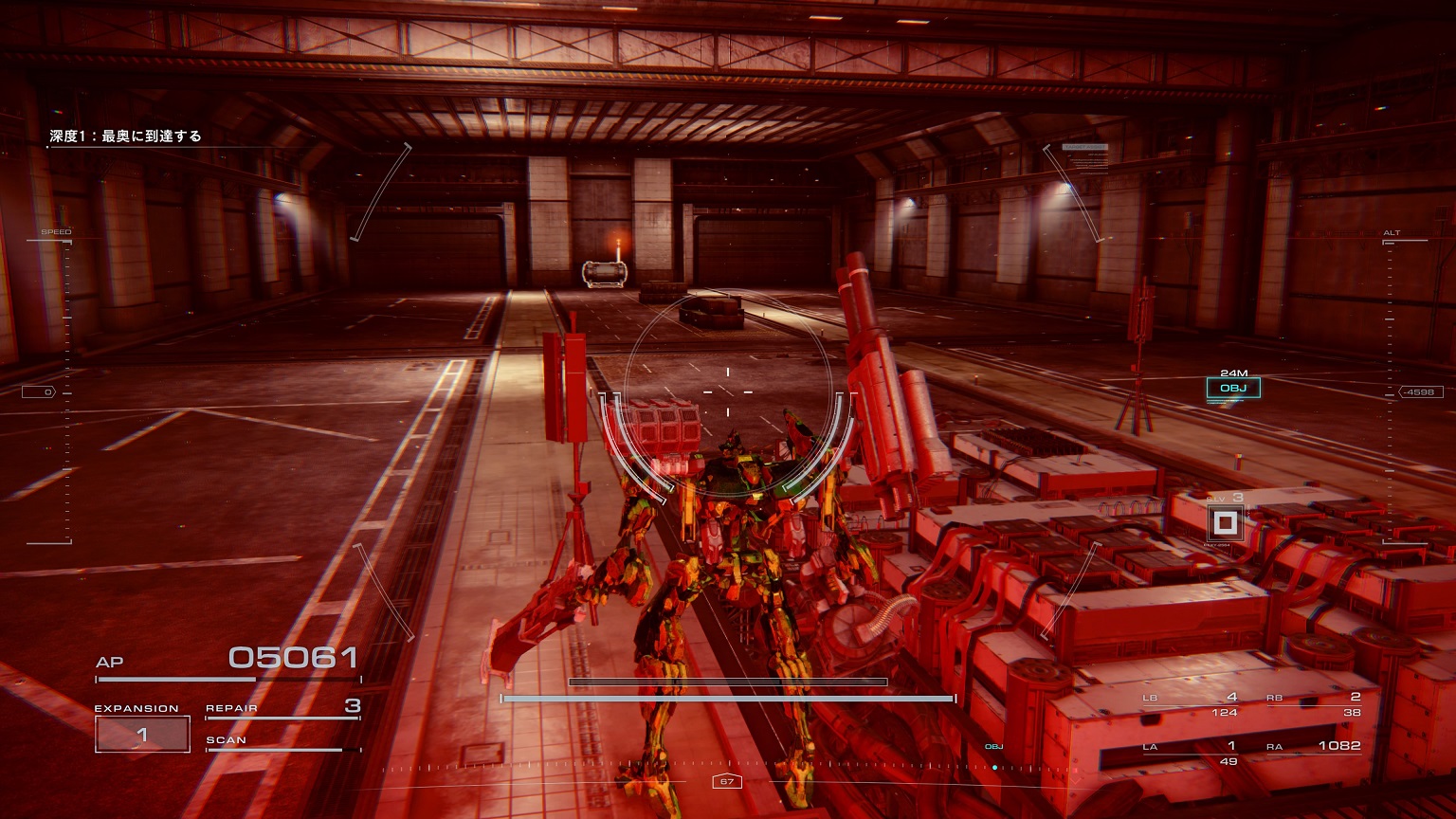Choose the LA weapon slot
This screenshot has width=1456, height=819.
tap(1191, 753)
